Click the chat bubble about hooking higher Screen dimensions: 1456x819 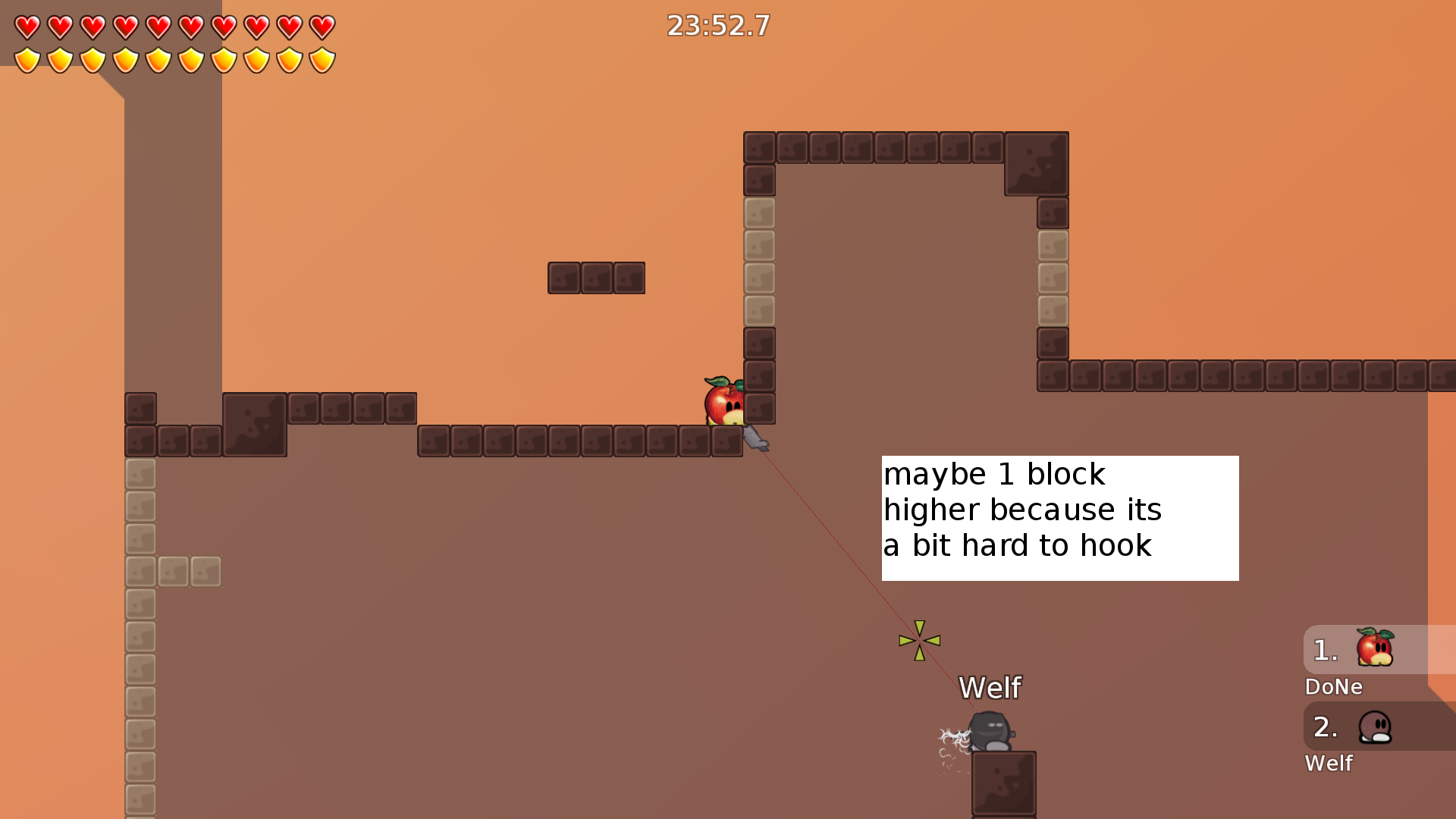[x=1059, y=518]
